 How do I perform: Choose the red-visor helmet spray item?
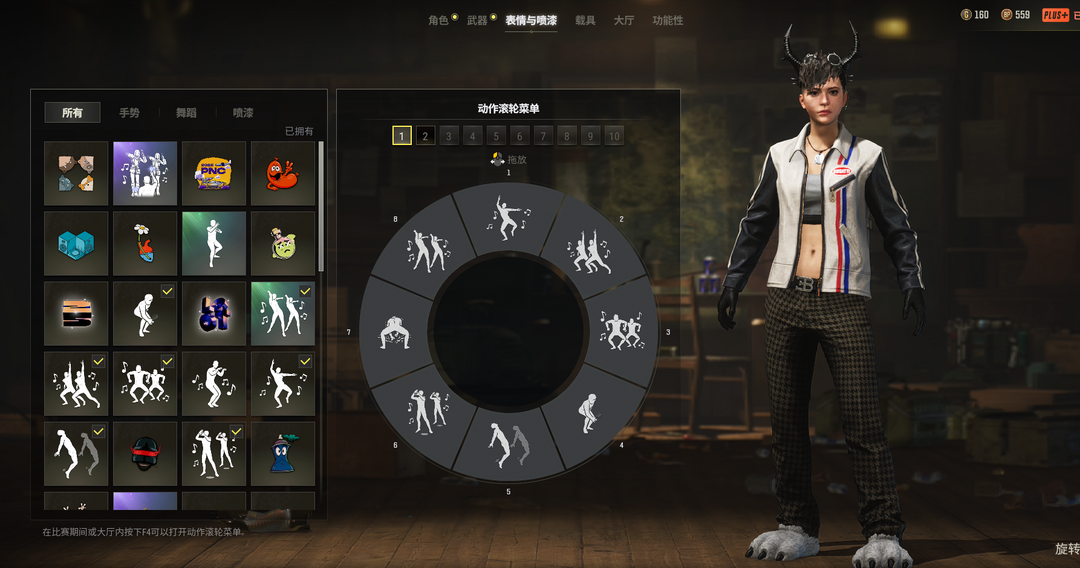145,454
